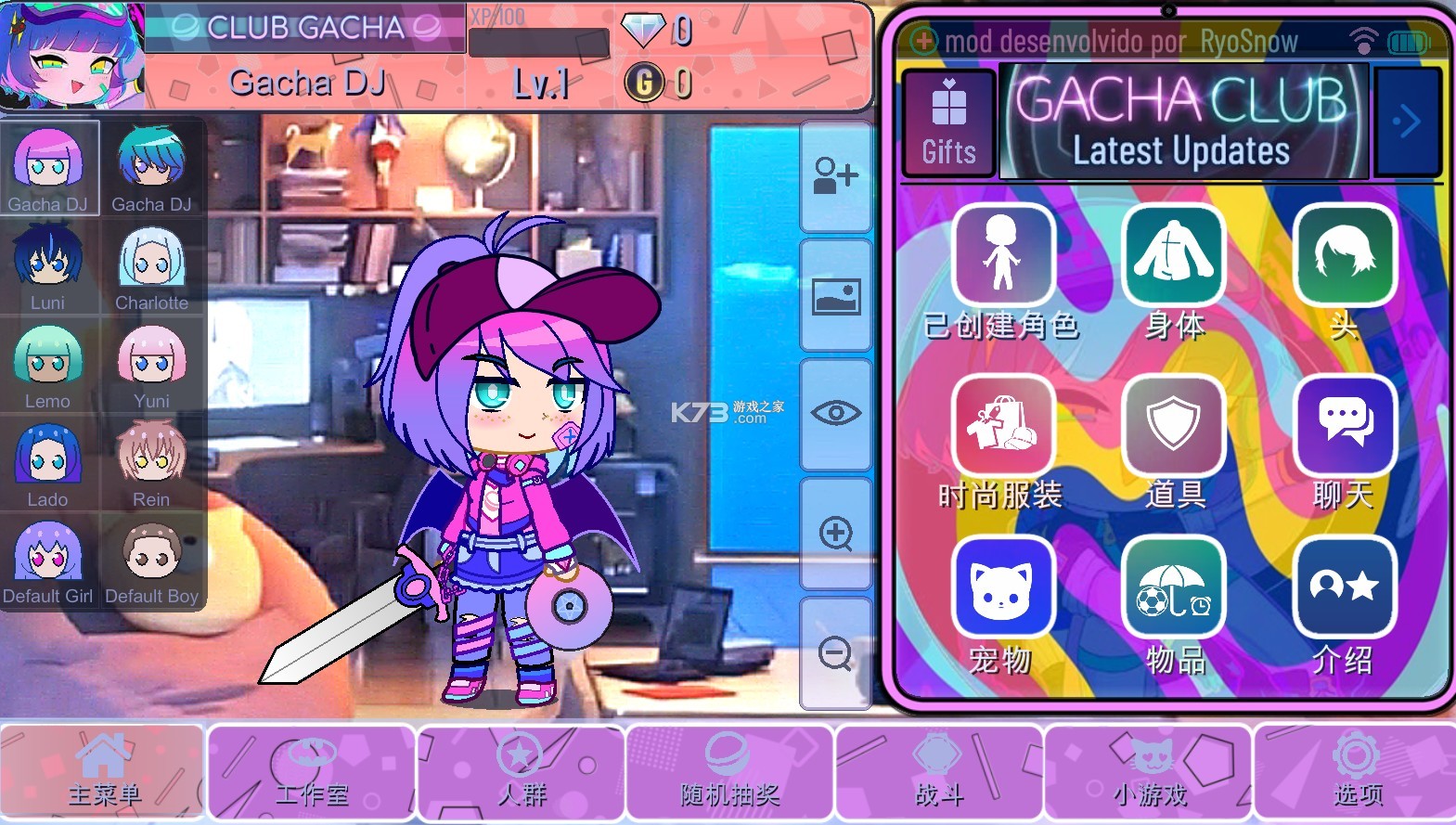Screen dimensions: 1456x825
Task: Open the background selection image icon
Action: point(835,295)
